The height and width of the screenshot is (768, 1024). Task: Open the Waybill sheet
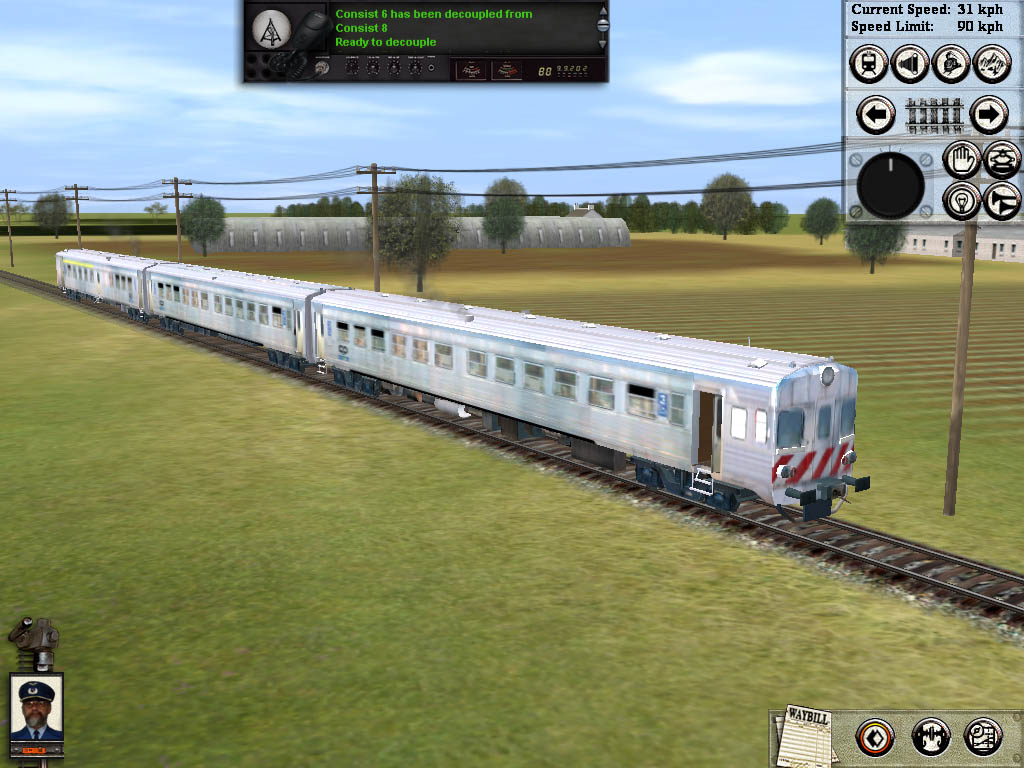(806, 738)
